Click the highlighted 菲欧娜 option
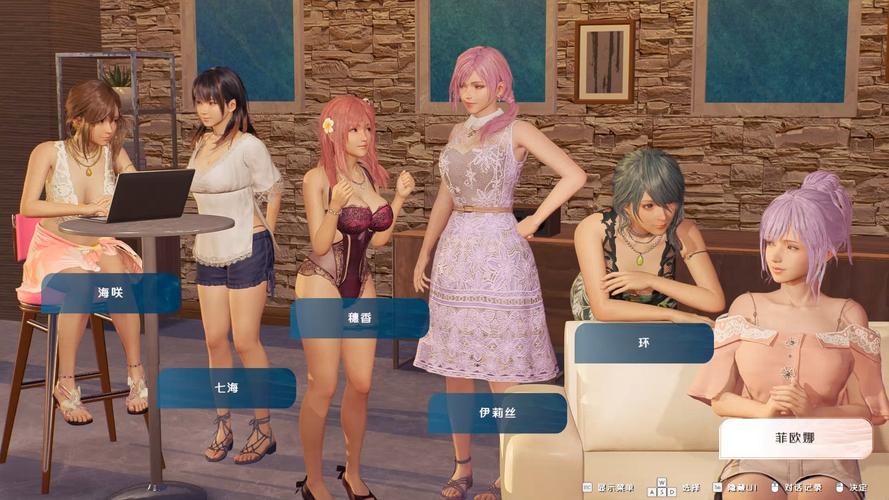This screenshot has height=500, width=889. click(x=795, y=438)
